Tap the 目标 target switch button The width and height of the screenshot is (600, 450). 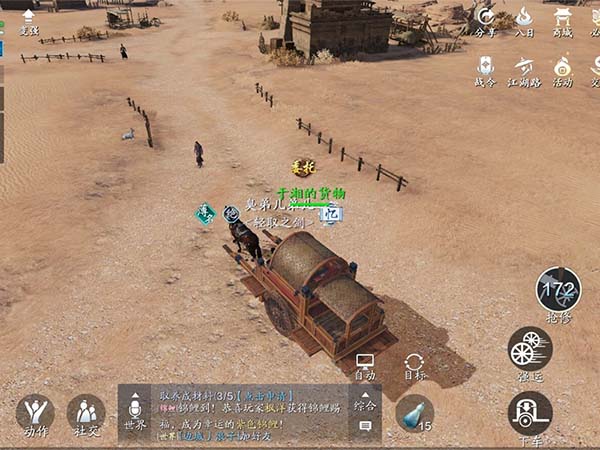tap(415, 364)
